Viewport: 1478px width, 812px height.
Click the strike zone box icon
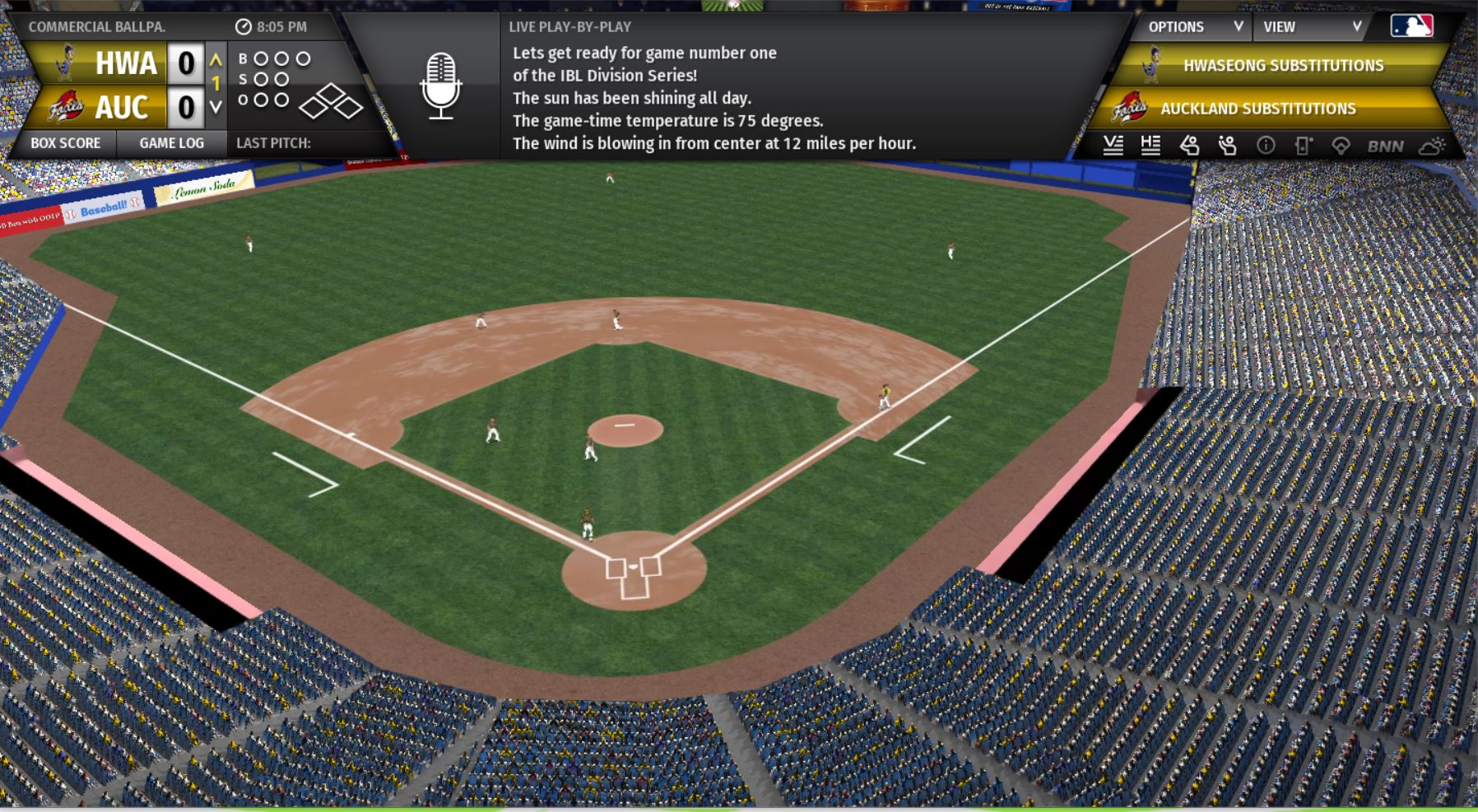[1303, 146]
